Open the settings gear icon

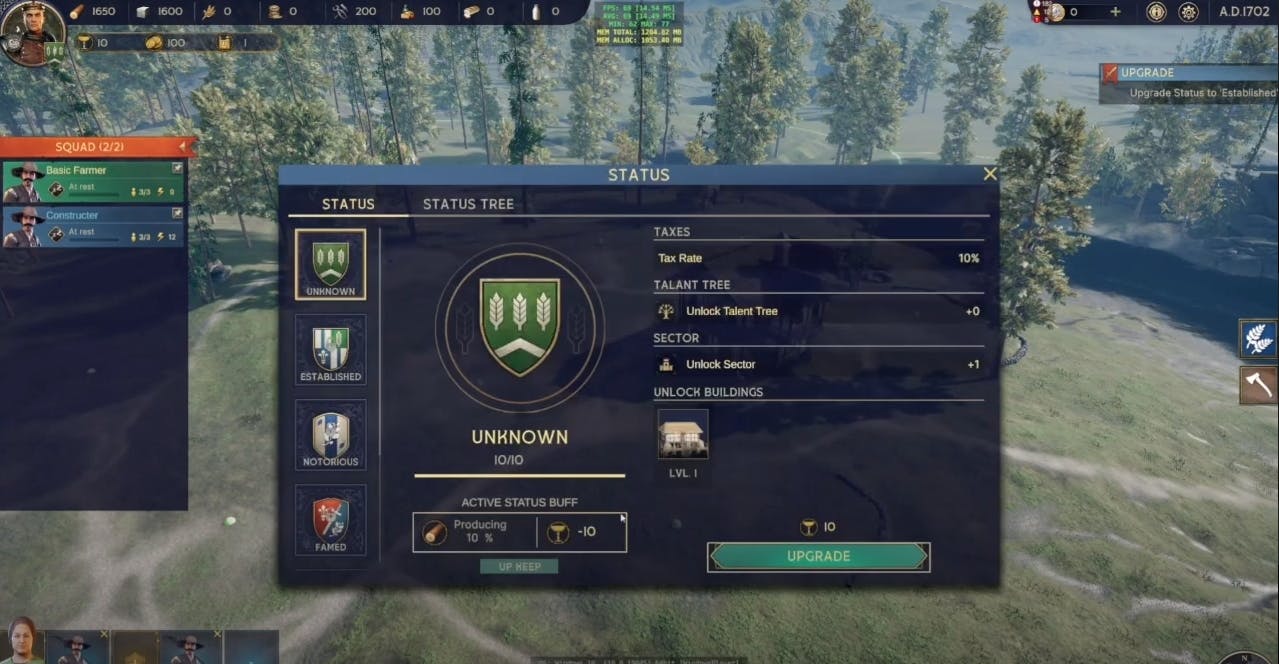1189,12
